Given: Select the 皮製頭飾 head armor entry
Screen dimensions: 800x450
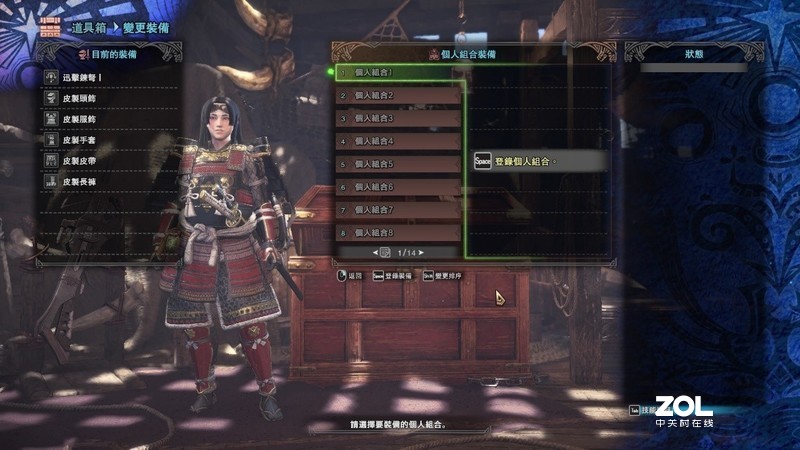Looking at the screenshot, I should (110, 98).
